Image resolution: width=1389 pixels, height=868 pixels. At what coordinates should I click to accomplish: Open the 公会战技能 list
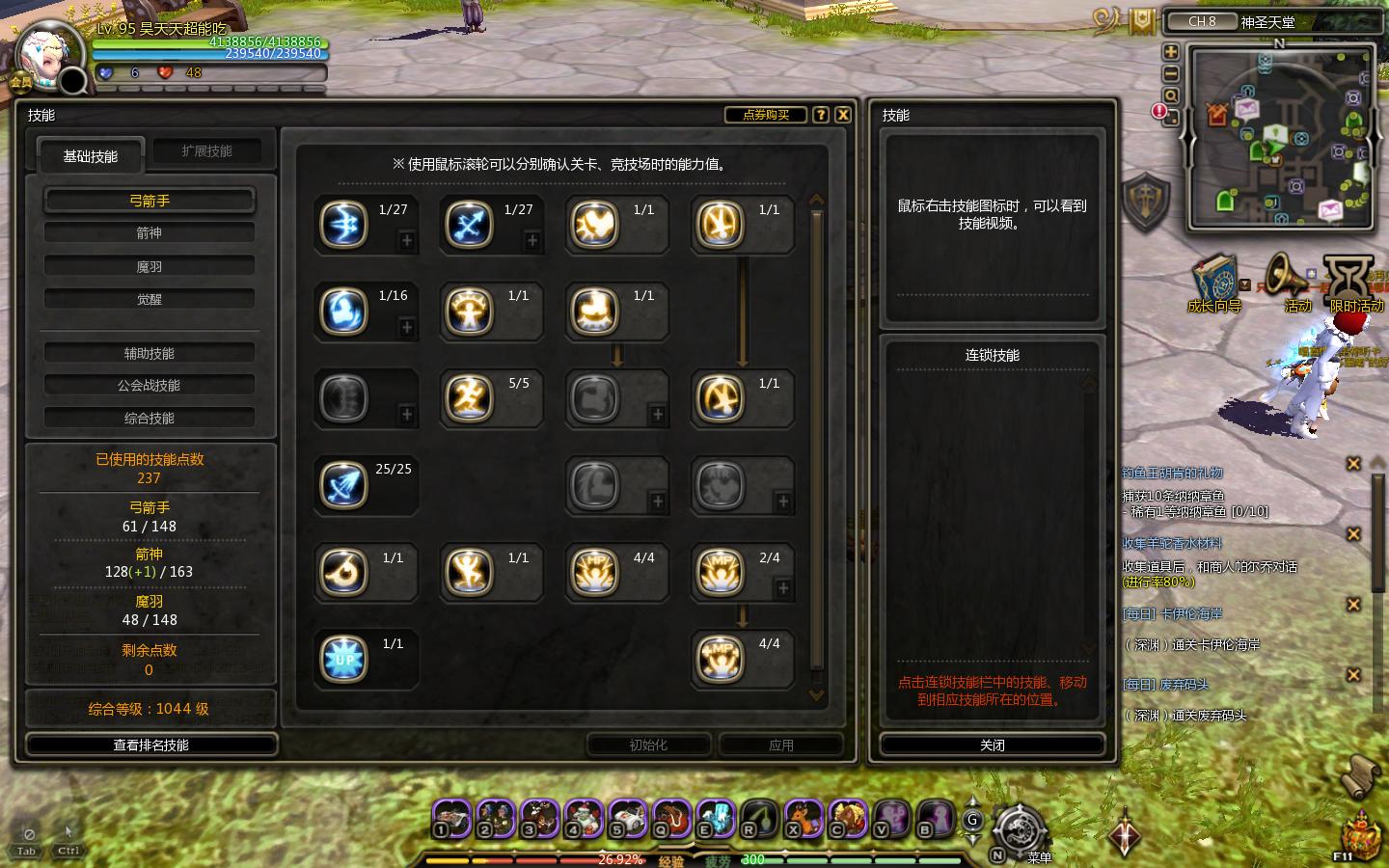[x=150, y=386]
